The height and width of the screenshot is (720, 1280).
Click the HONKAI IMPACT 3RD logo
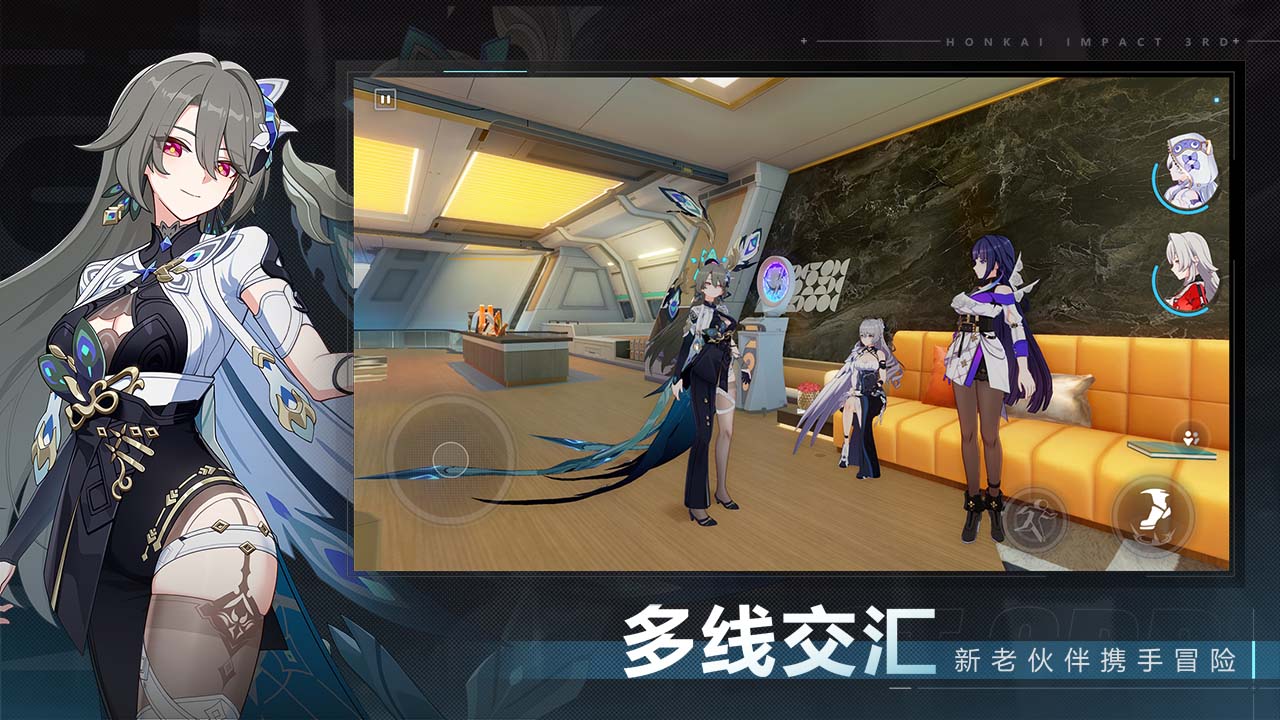point(1085,40)
